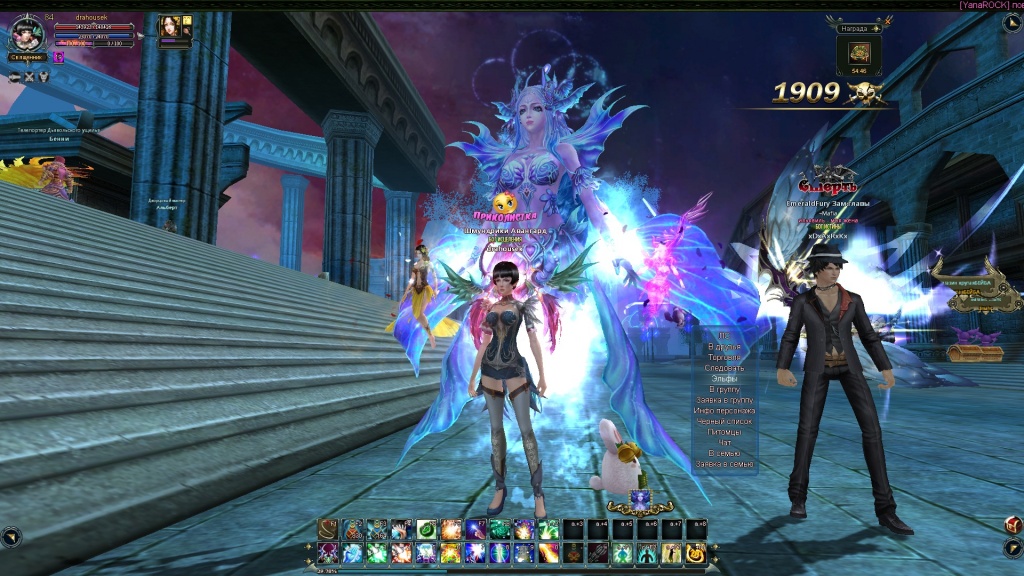Click "Заявка в группу" menu option
The height and width of the screenshot is (576, 1024).
pos(725,400)
